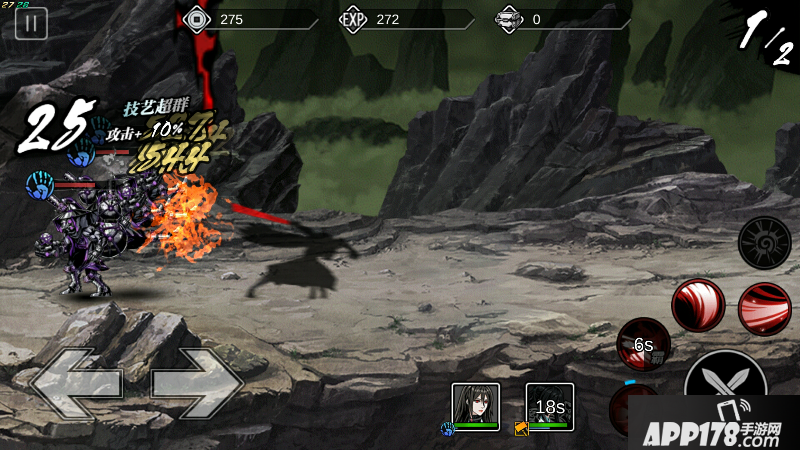This screenshot has height=450, width=800.
Task: Switch to the character with 18s cooldown
Action: (x=550, y=407)
